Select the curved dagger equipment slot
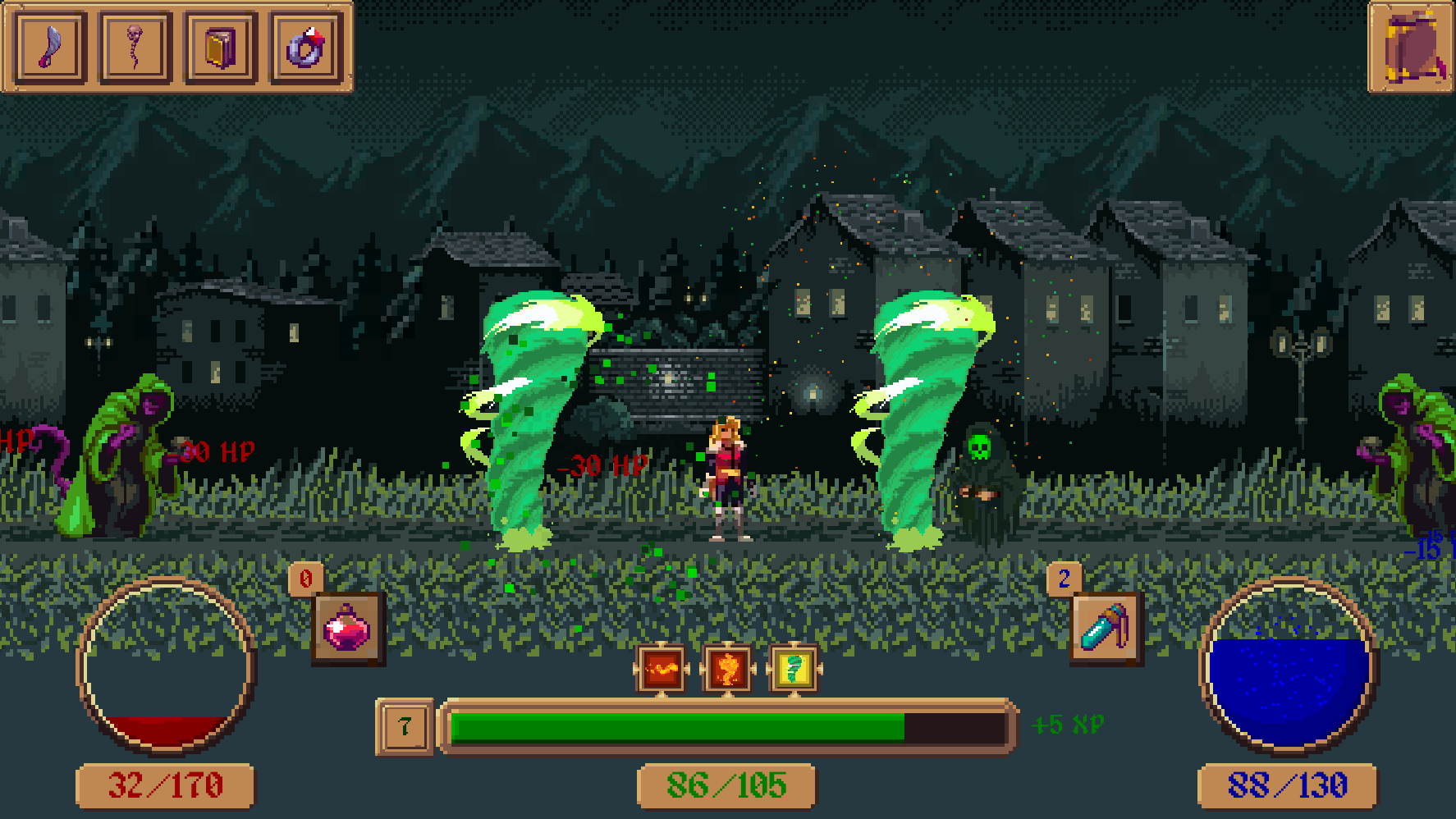Image resolution: width=1456 pixels, height=819 pixels. tap(51, 48)
